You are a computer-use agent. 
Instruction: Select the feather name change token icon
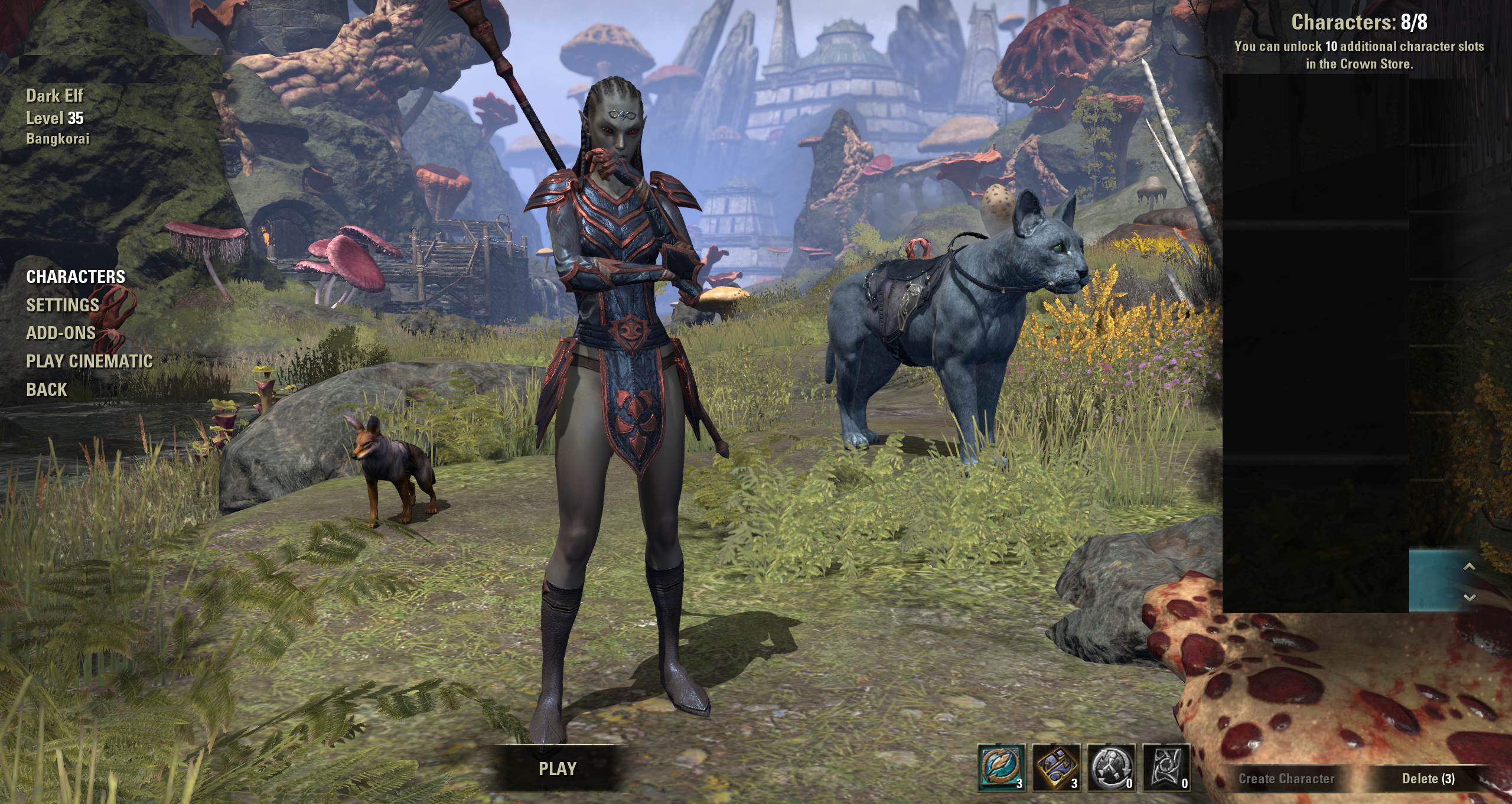click(x=1001, y=767)
